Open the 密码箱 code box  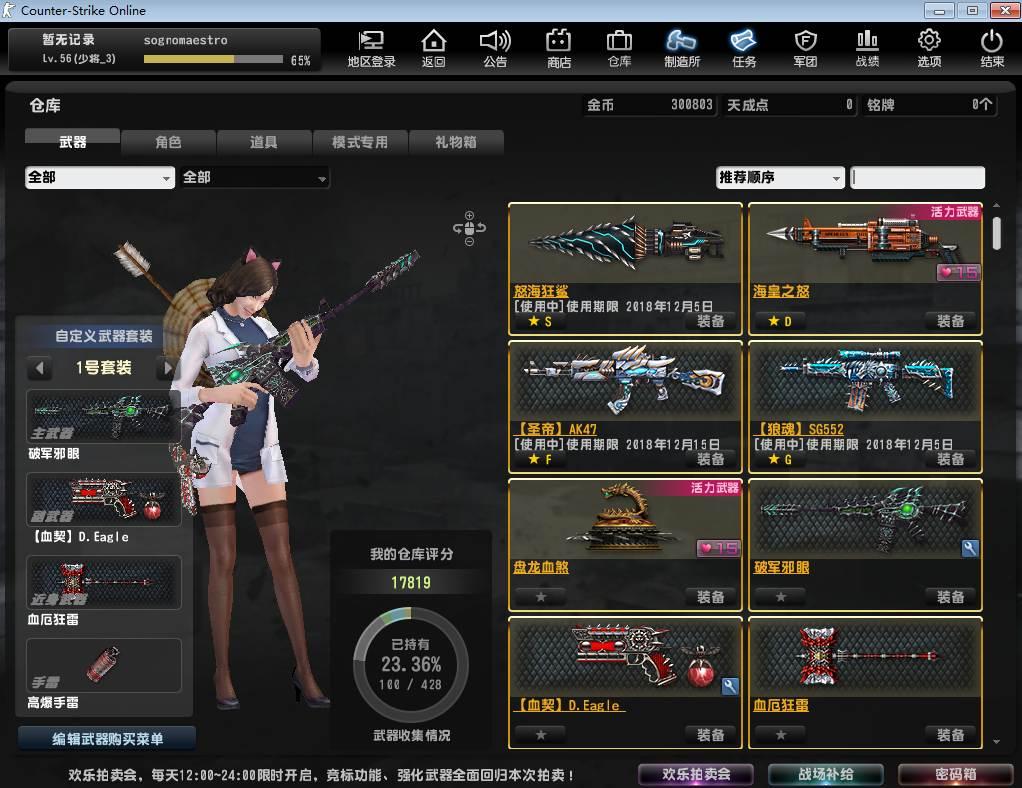955,774
